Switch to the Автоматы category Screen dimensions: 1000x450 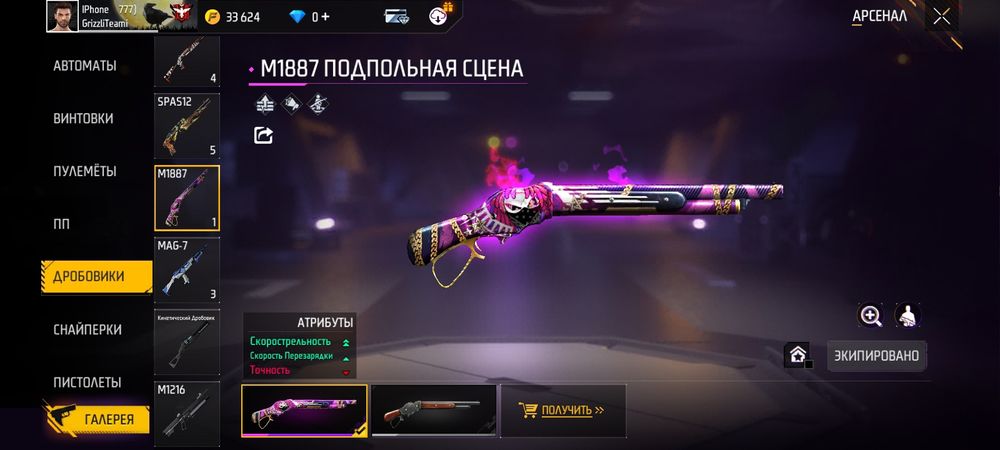84,66
